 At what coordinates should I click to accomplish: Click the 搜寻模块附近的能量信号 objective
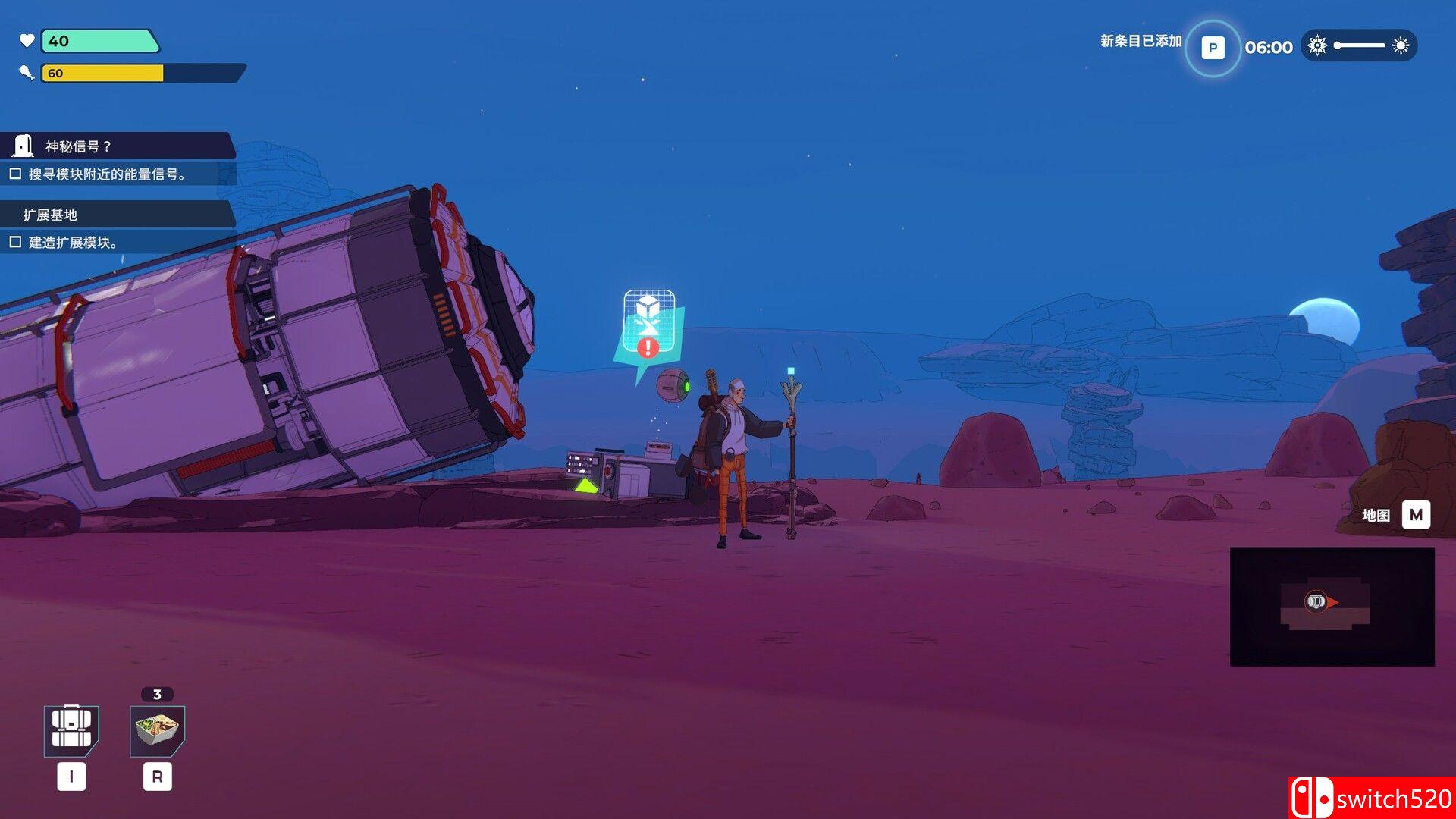click(x=106, y=174)
